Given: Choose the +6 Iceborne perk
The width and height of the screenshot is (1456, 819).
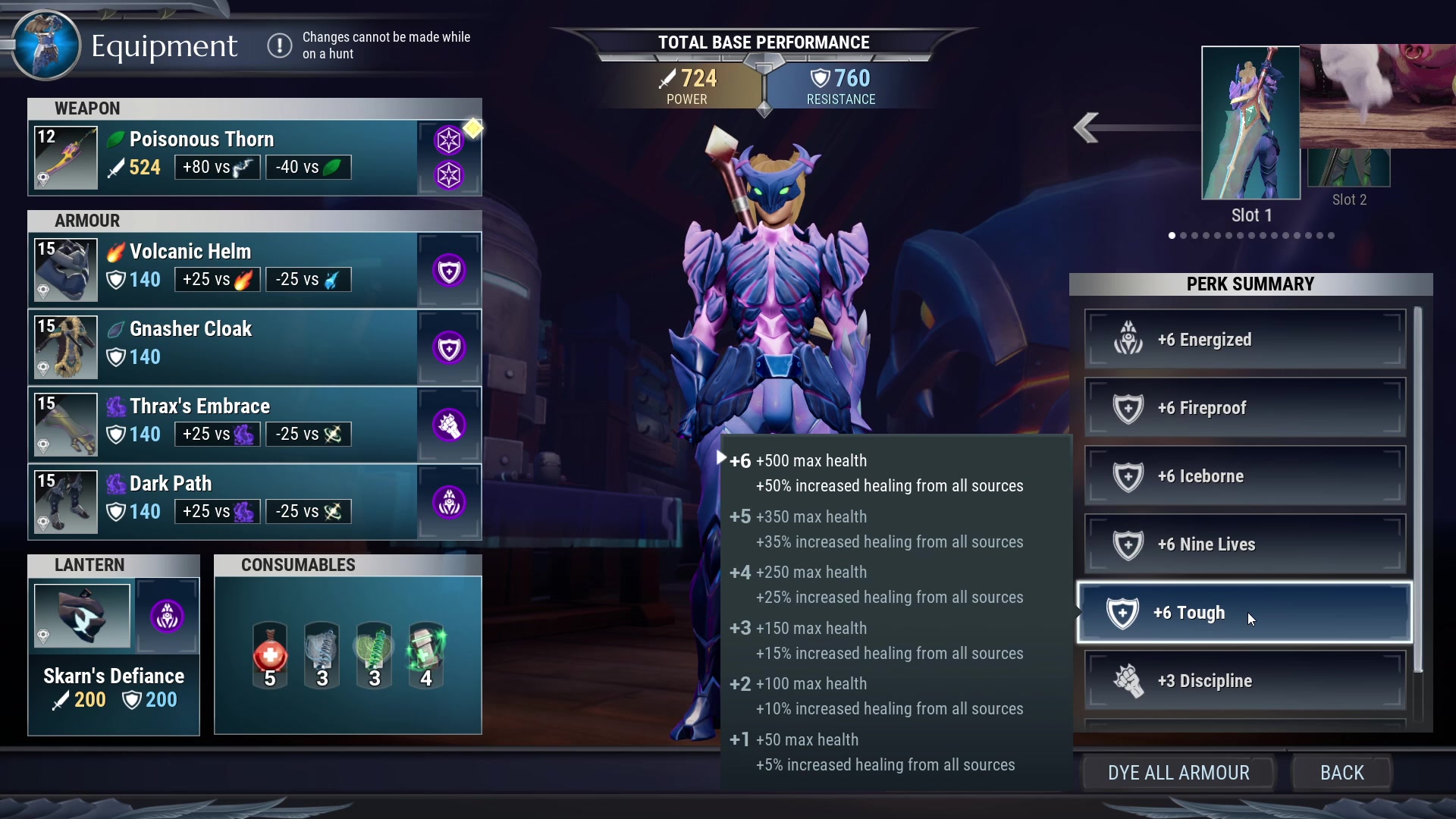Looking at the screenshot, I should [1244, 476].
